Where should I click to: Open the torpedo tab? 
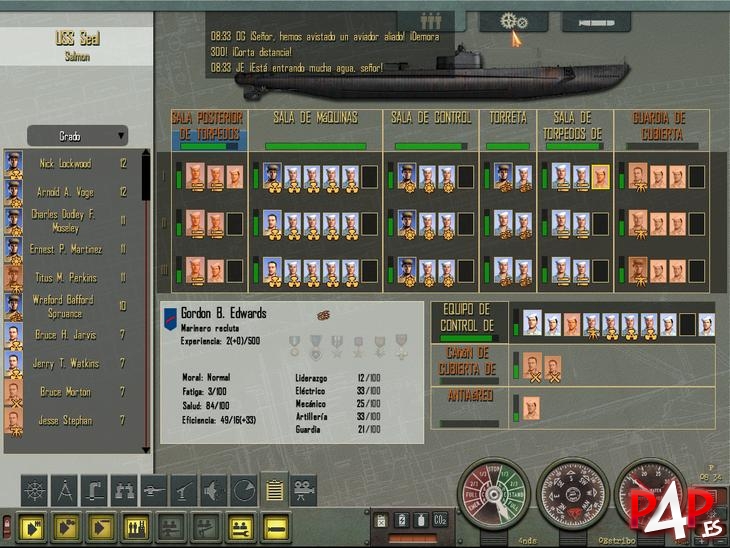[595, 21]
